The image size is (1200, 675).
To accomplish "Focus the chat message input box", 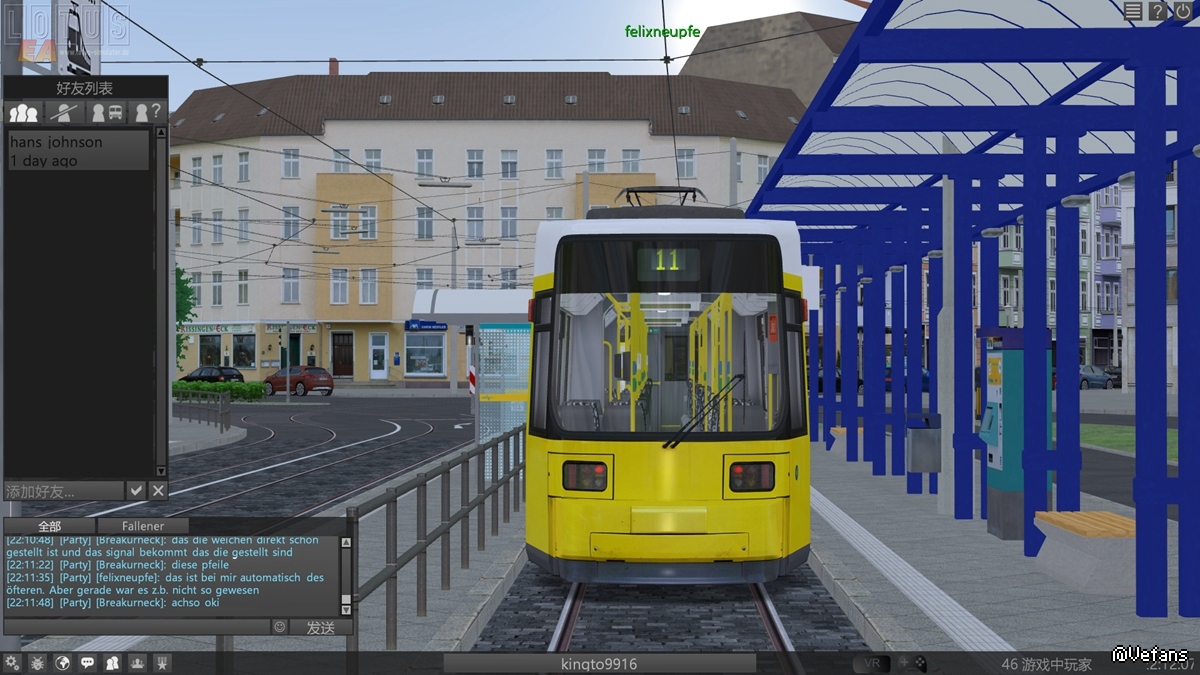I will (x=137, y=627).
